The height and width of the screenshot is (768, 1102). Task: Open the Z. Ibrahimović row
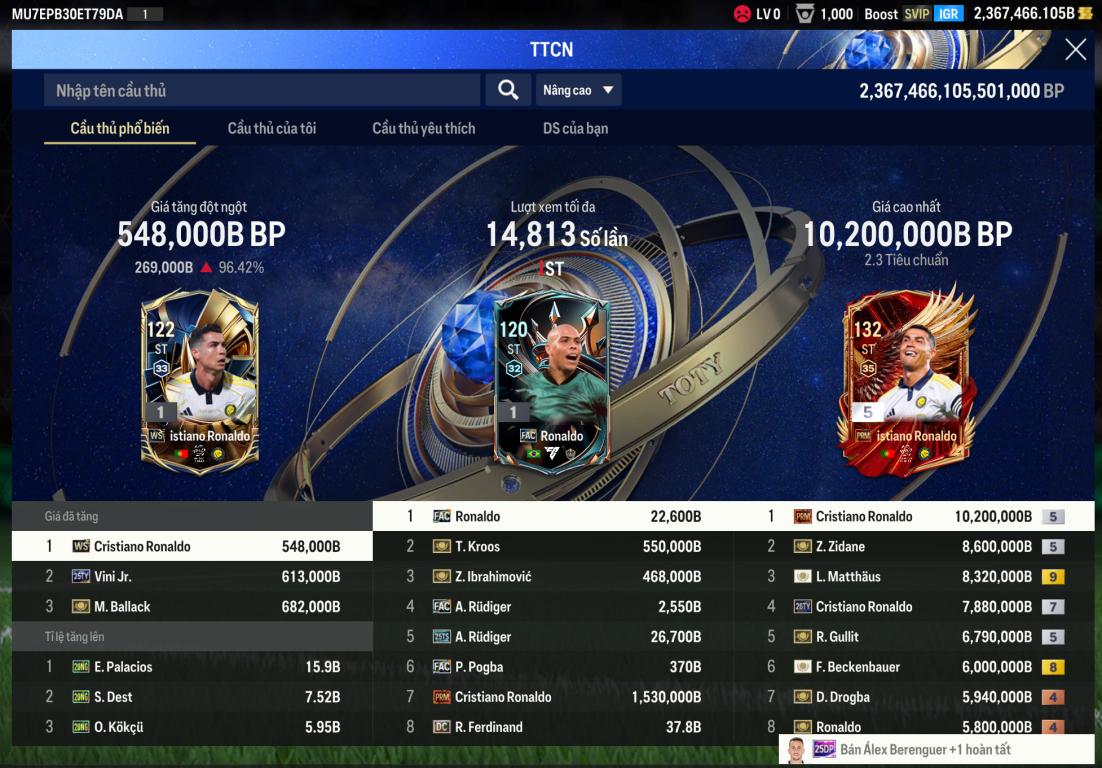553,577
